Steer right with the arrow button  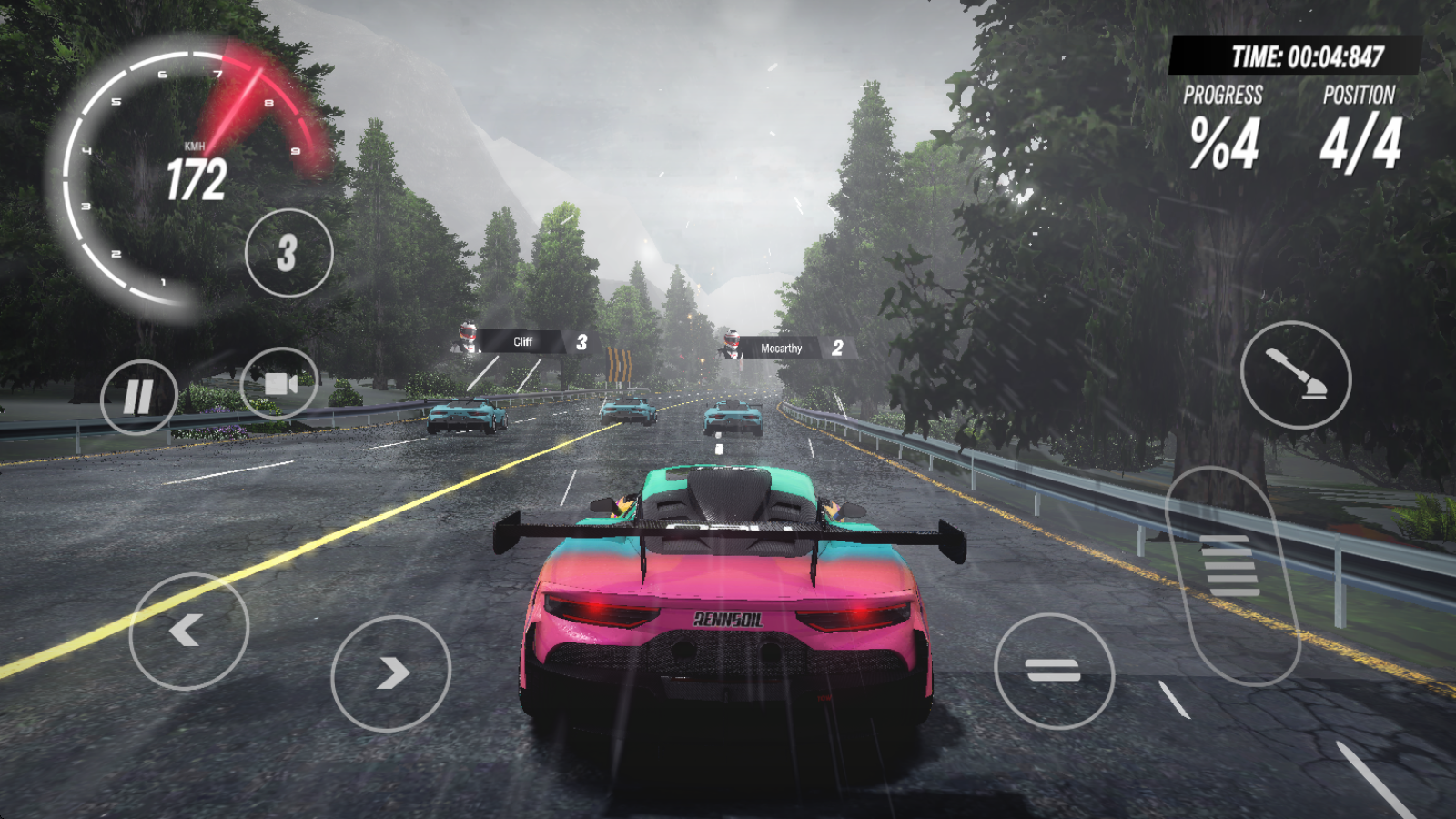tap(390, 673)
